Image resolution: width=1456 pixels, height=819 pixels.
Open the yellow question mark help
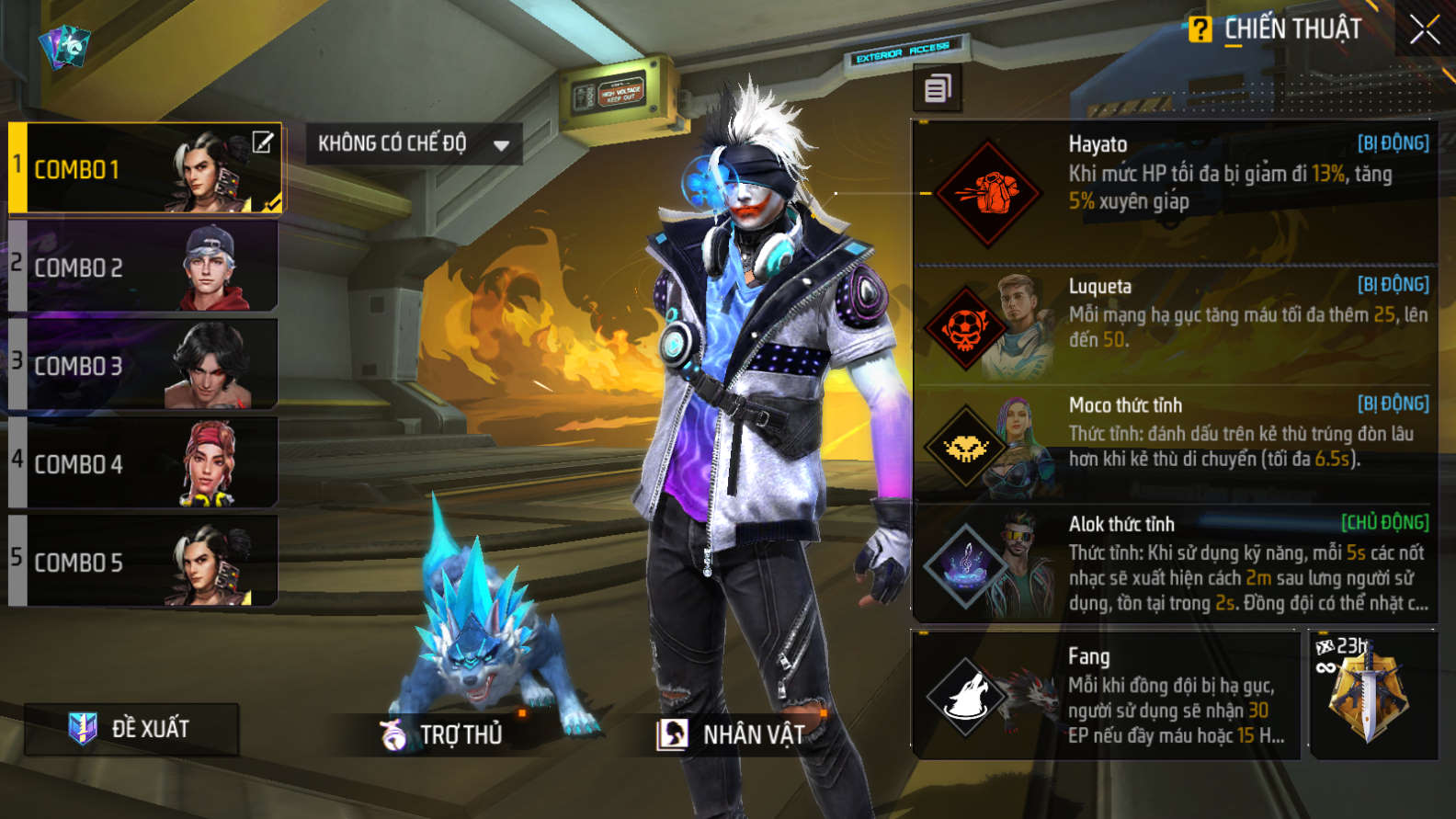pyautogui.click(x=1200, y=29)
